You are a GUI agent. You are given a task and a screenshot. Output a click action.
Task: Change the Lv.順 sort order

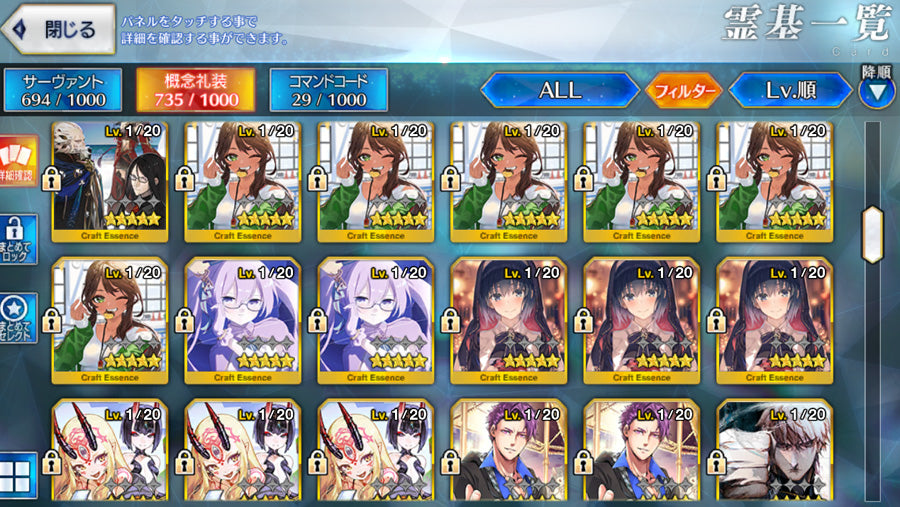pos(790,90)
